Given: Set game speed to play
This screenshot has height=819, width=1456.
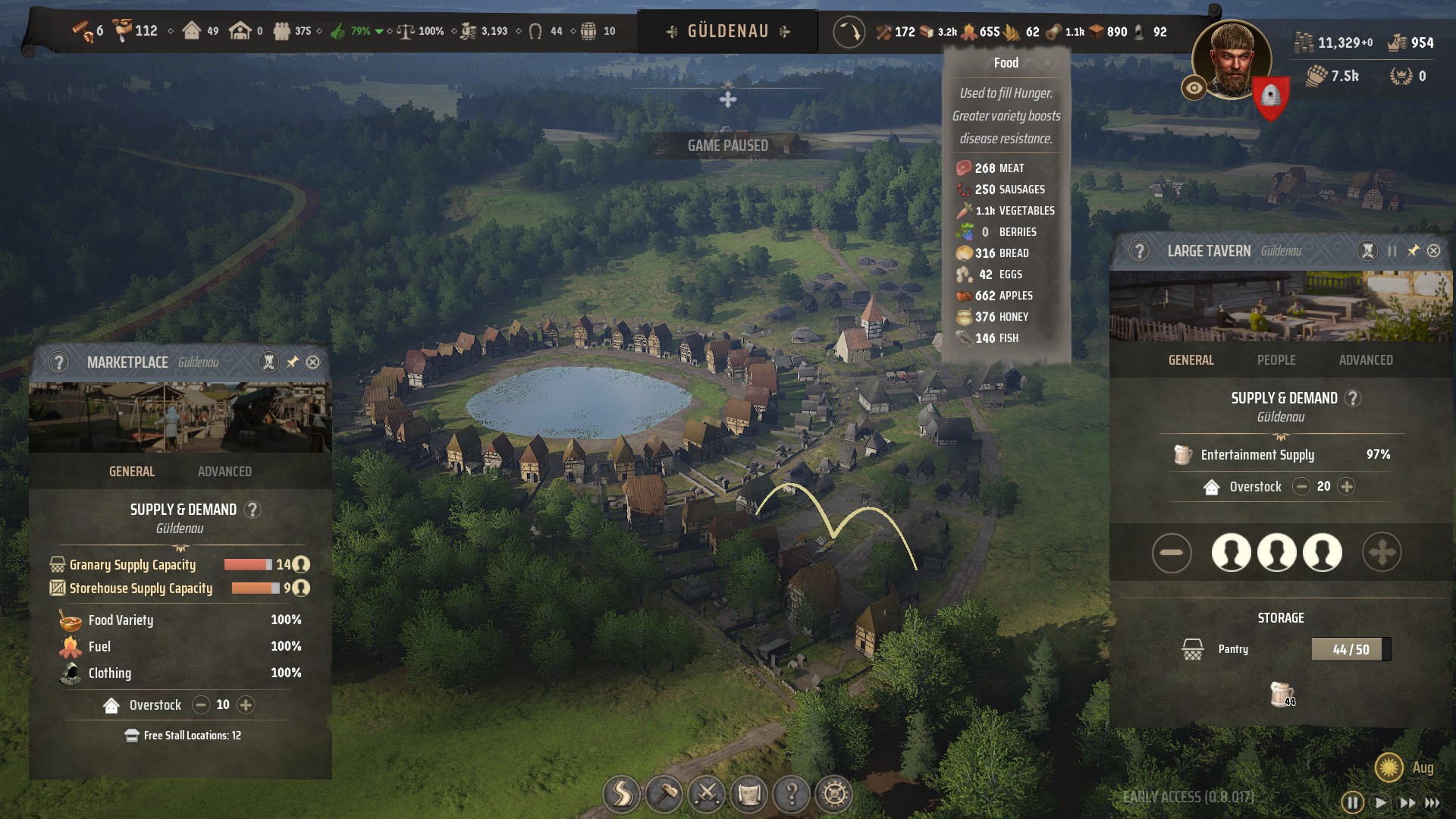Looking at the screenshot, I should (1381, 802).
